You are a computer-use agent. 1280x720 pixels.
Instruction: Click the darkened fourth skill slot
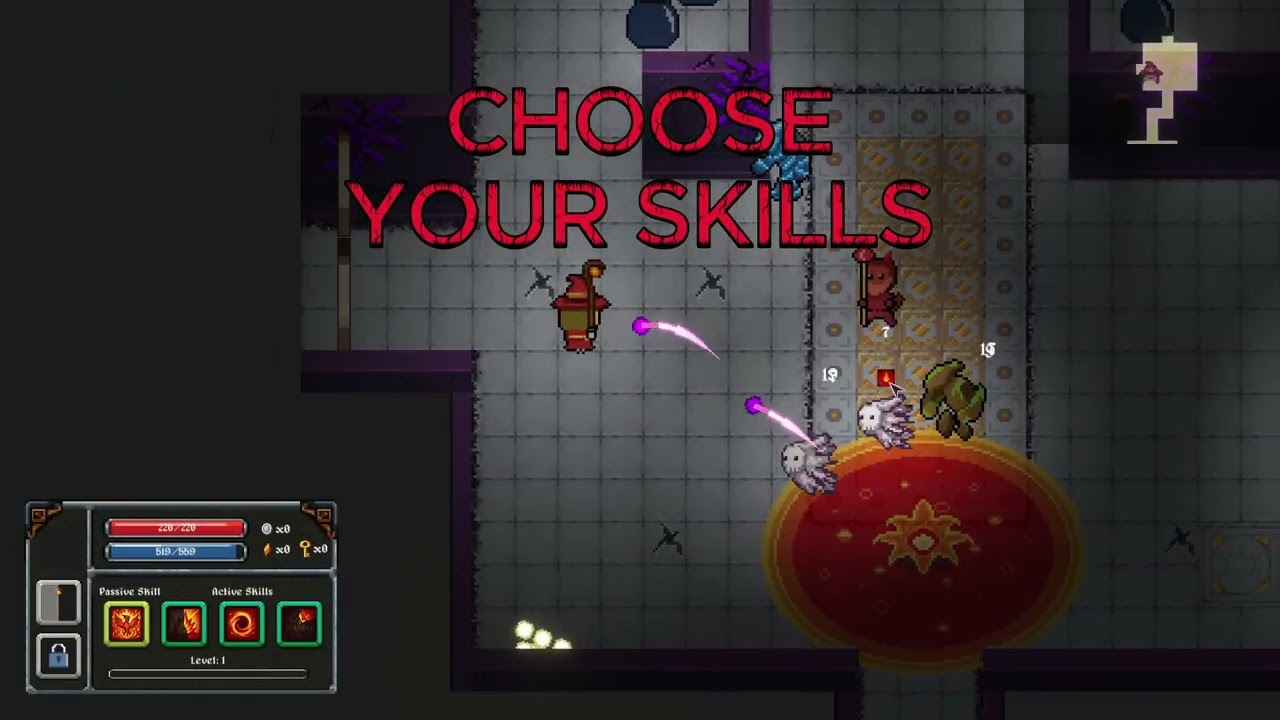point(301,623)
